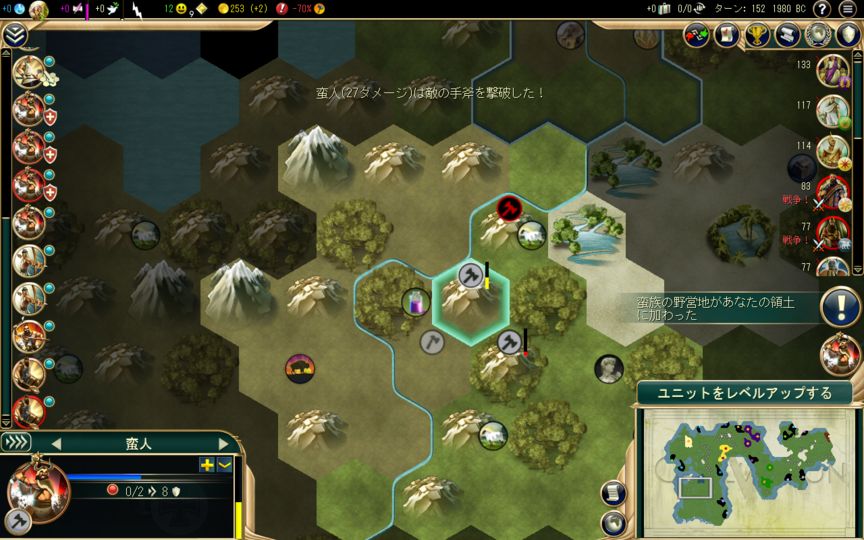Choose the yellow plus promotion button

207,464
